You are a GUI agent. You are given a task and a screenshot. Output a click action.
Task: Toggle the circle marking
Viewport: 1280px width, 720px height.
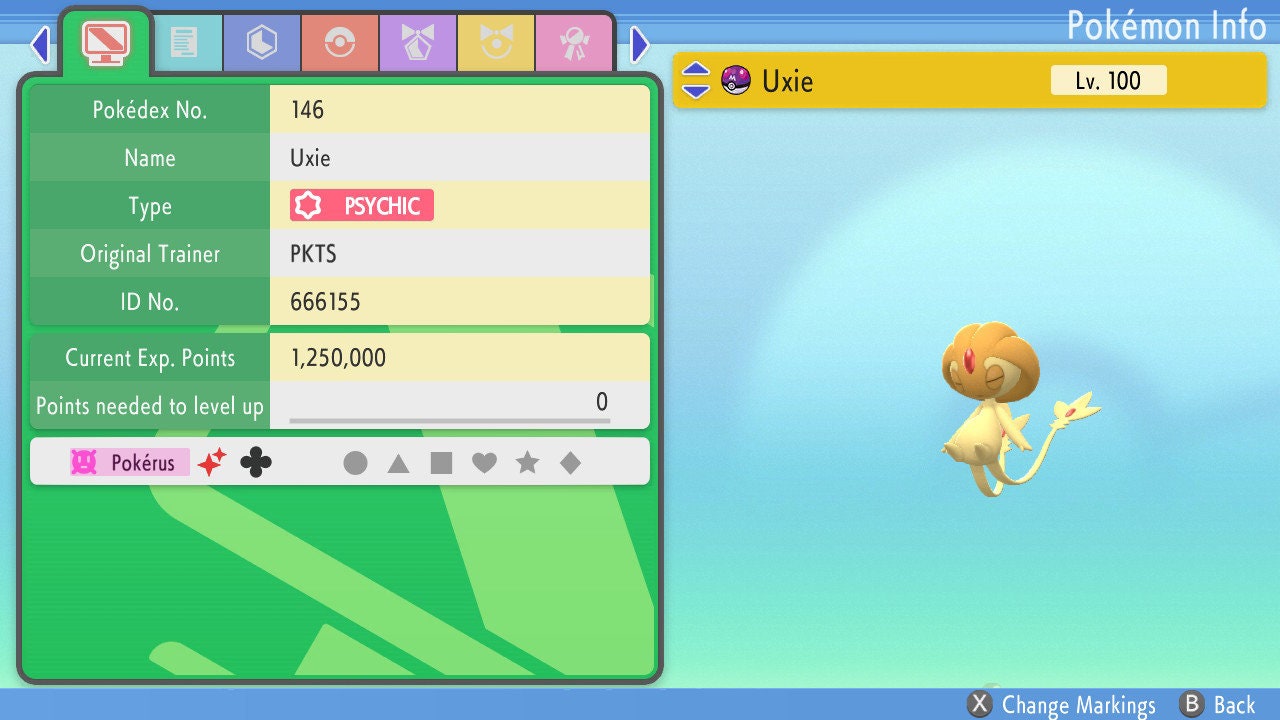tap(355, 463)
